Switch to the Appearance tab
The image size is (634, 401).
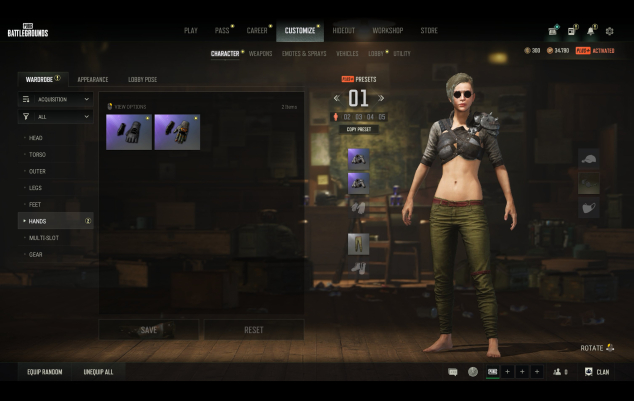pyautogui.click(x=93, y=79)
